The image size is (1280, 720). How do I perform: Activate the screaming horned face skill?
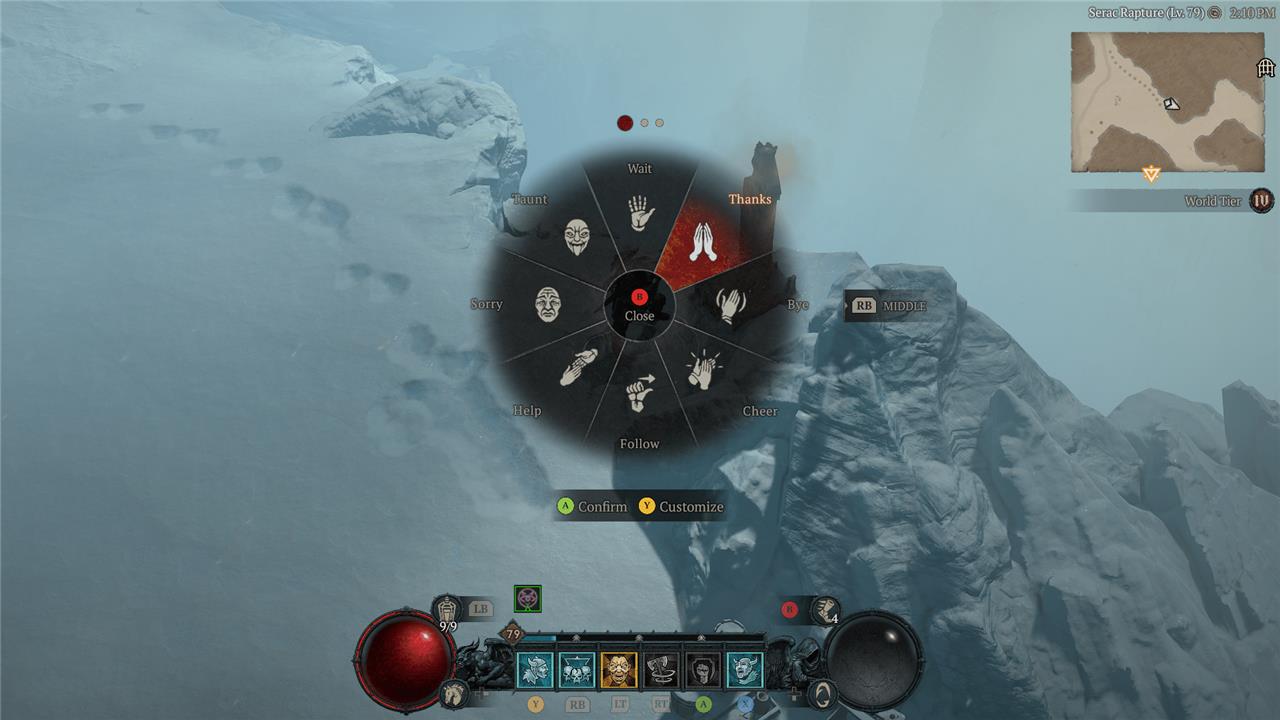click(745, 670)
